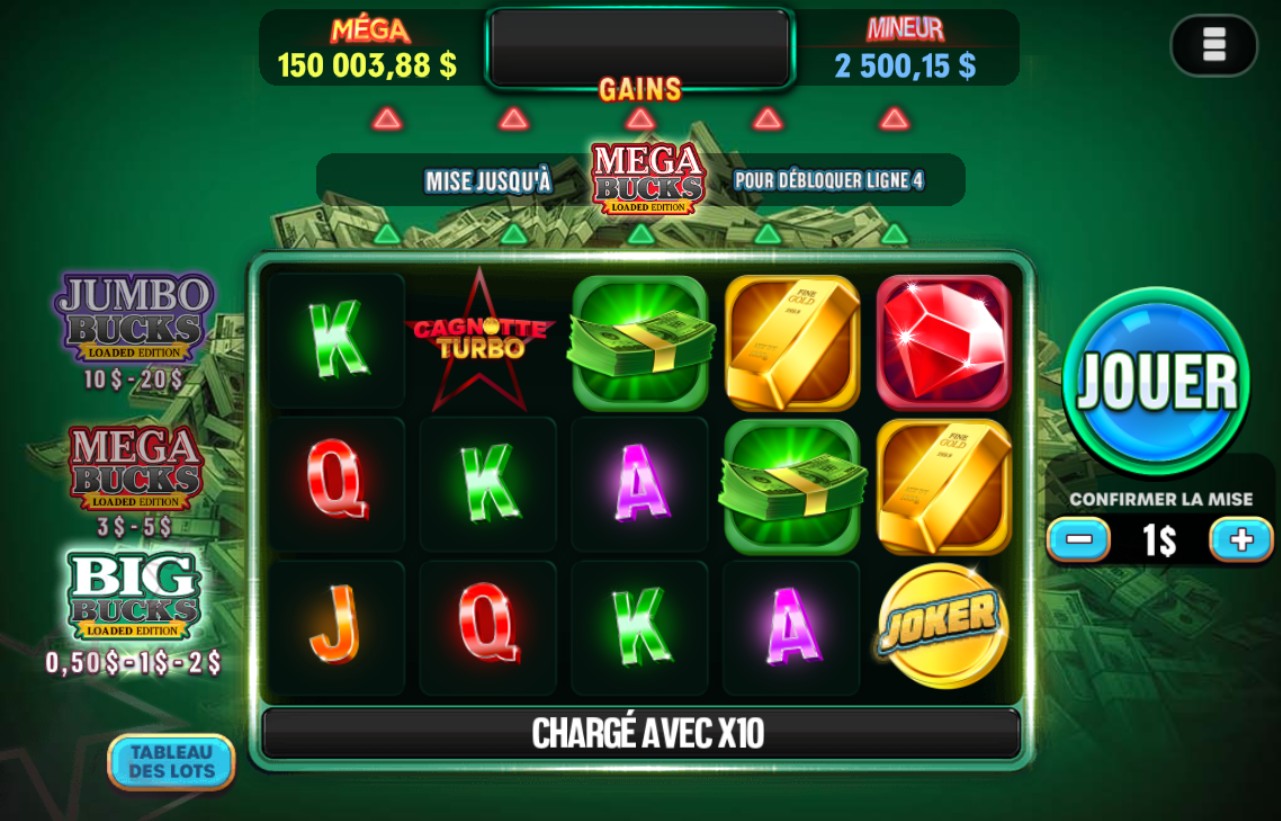Open the hamburger menu

1213,46
